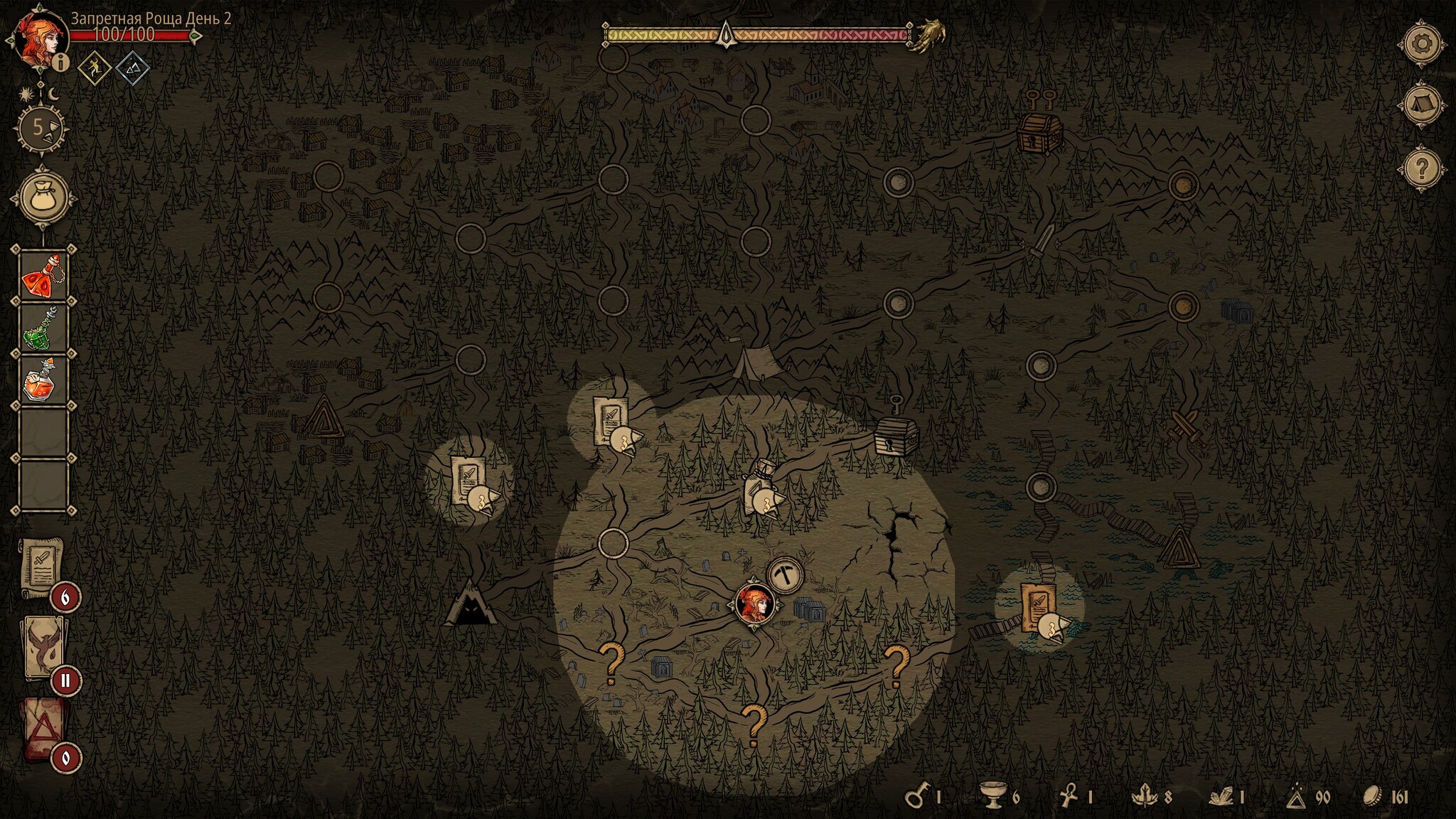Travel to the single-key chest node
1456x819 pixels.
tap(896, 434)
